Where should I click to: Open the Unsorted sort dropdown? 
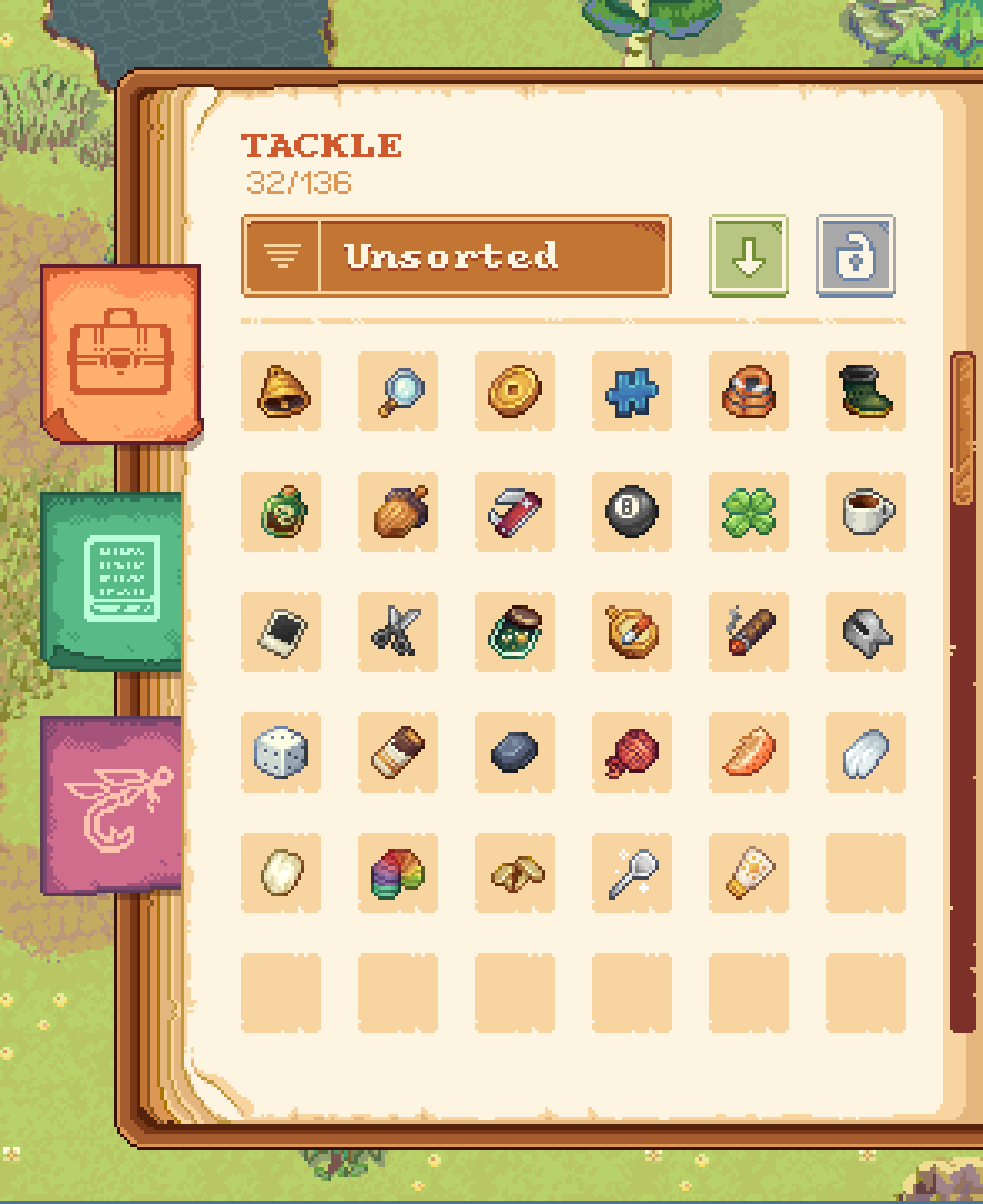pos(456,256)
